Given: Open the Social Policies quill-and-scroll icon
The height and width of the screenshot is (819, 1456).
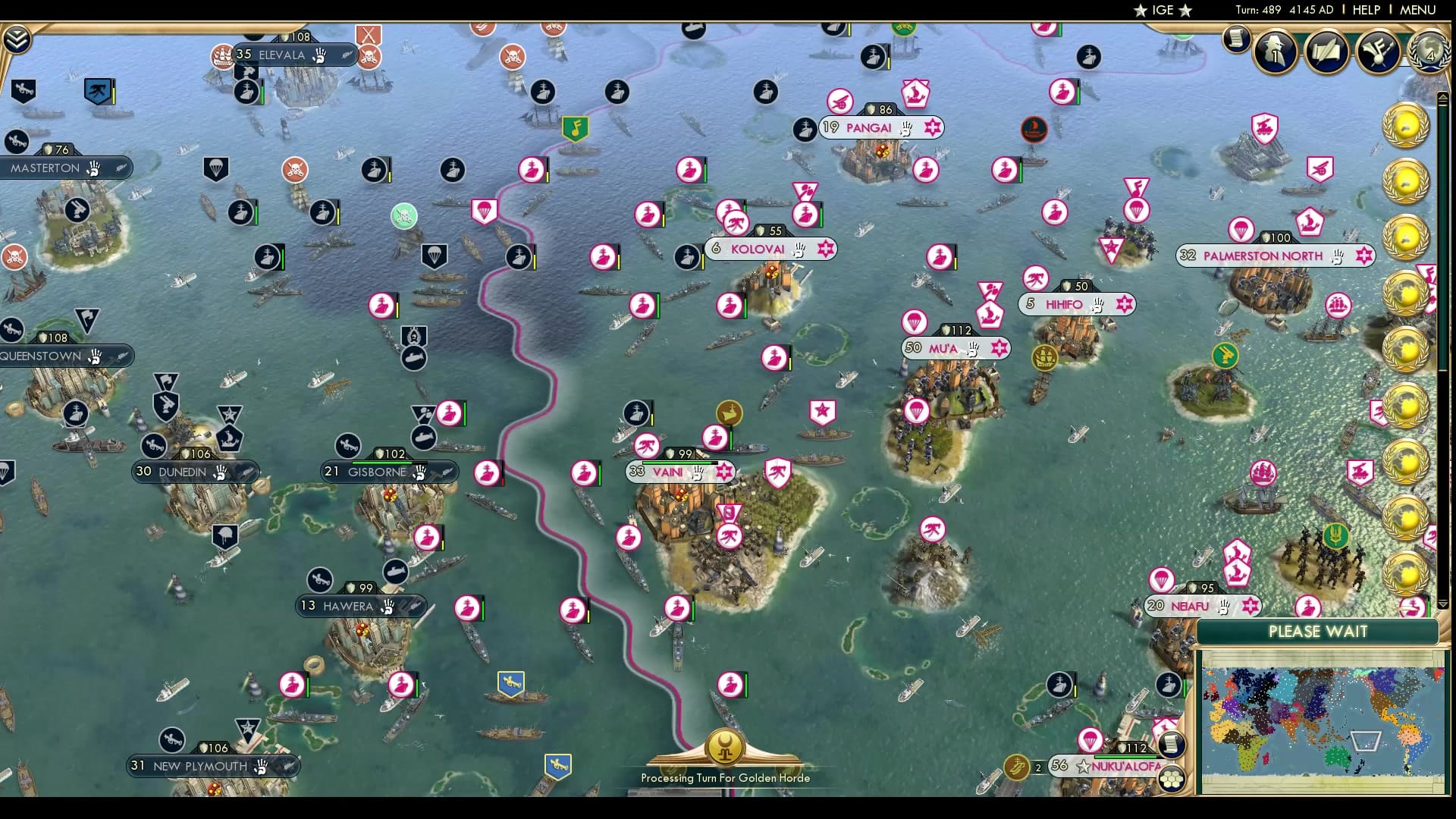Looking at the screenshot, I should tap(1326, 52).
